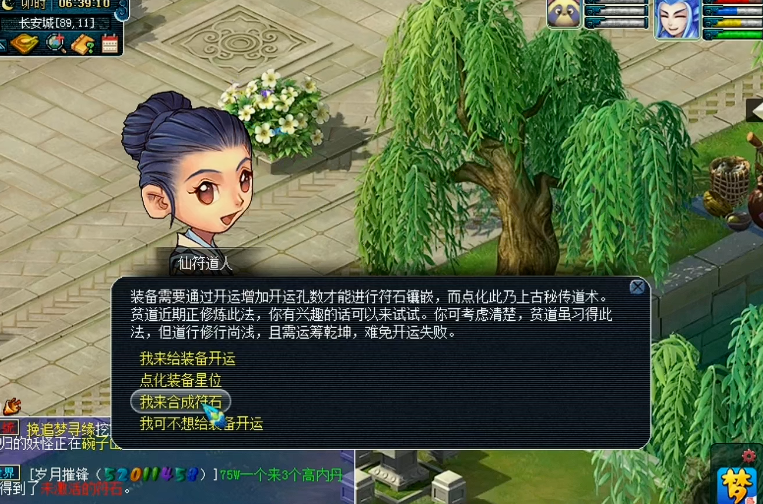
Task: Click the pet panda portrait
Action: point(563,14)
